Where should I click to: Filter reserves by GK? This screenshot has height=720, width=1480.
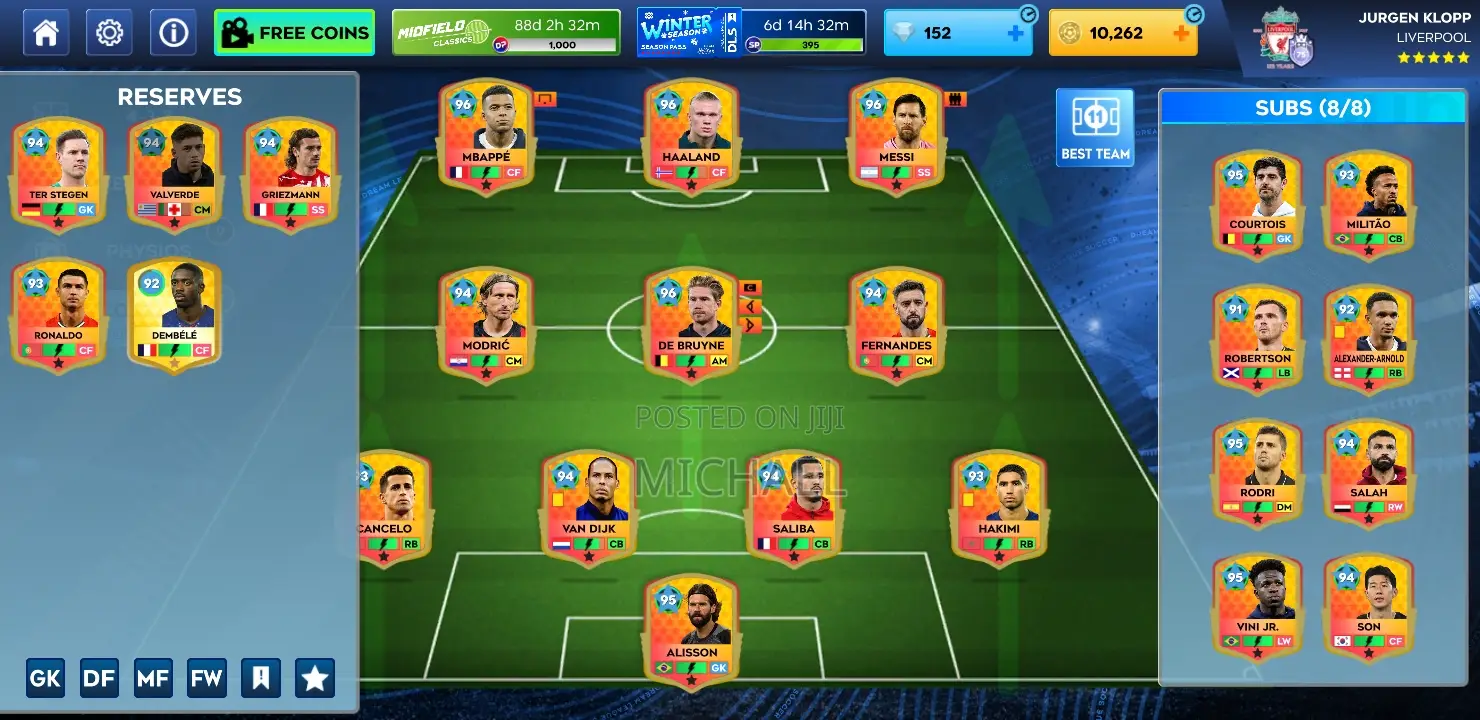tap(44, 678)
